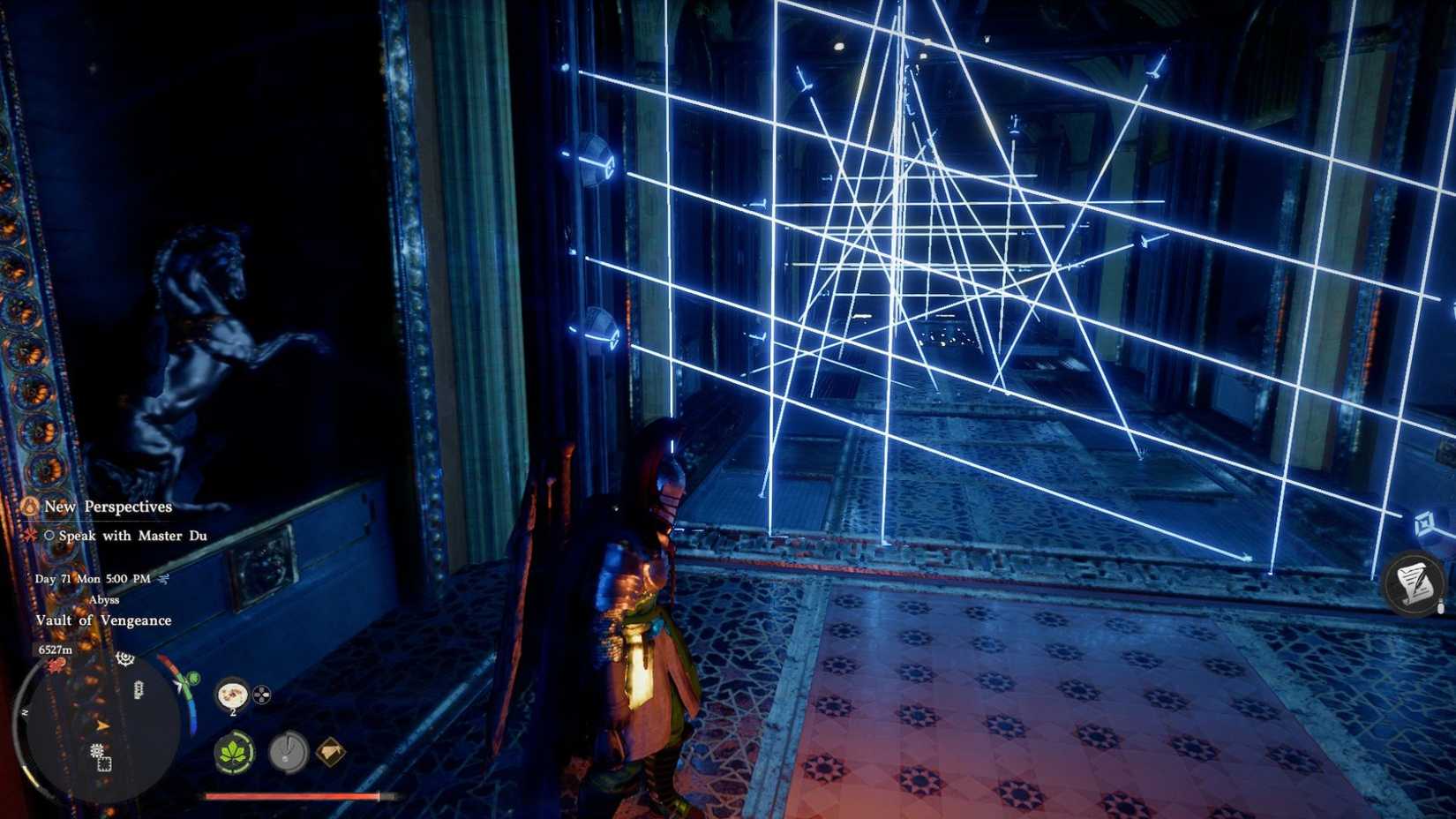Click the searching-eye icon atop the minimap
Image resolution: width=1456 pixels, height=819 pixels.
tap(124, 658)
